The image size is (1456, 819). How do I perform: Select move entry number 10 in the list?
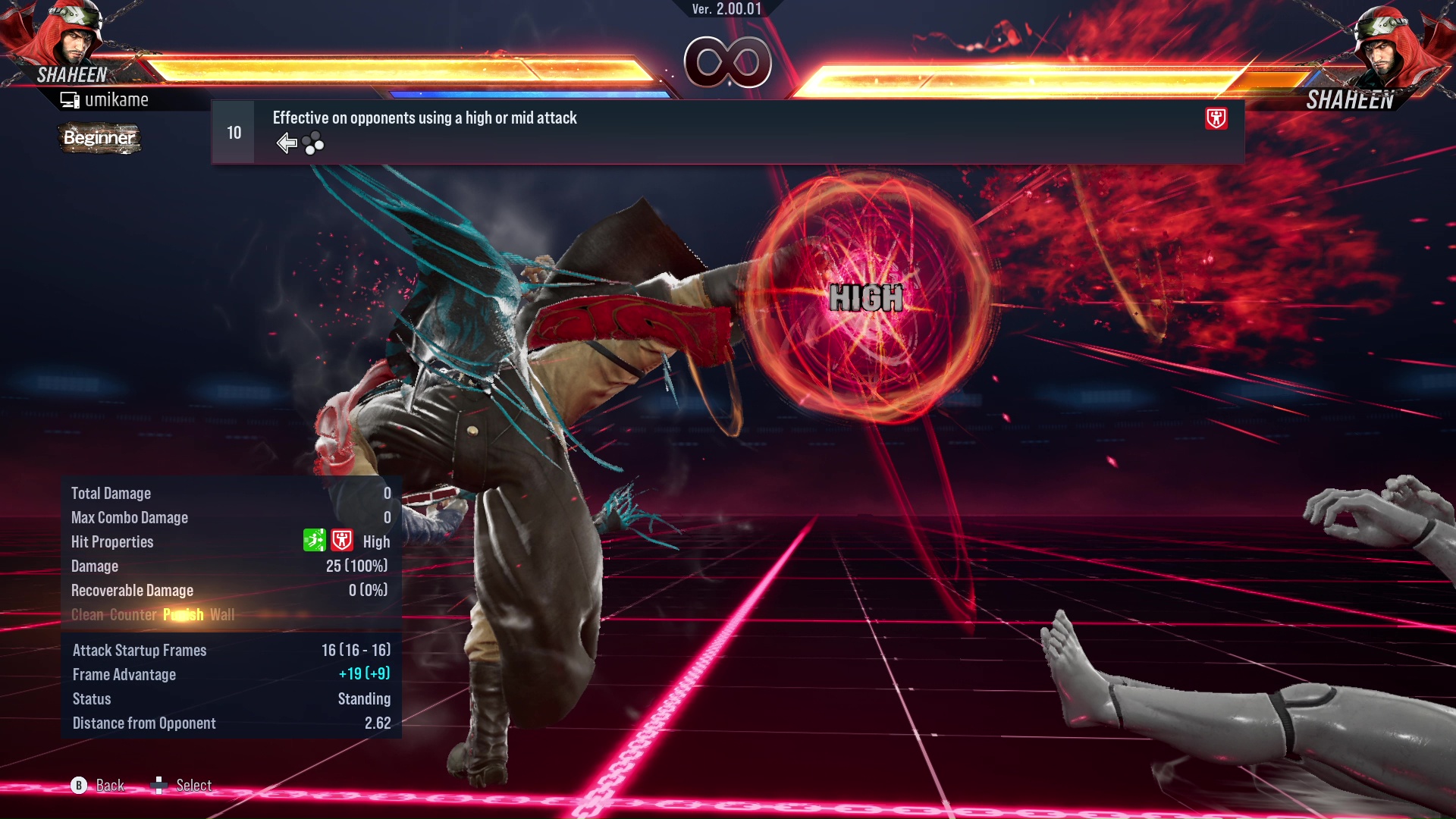[234, 133]
